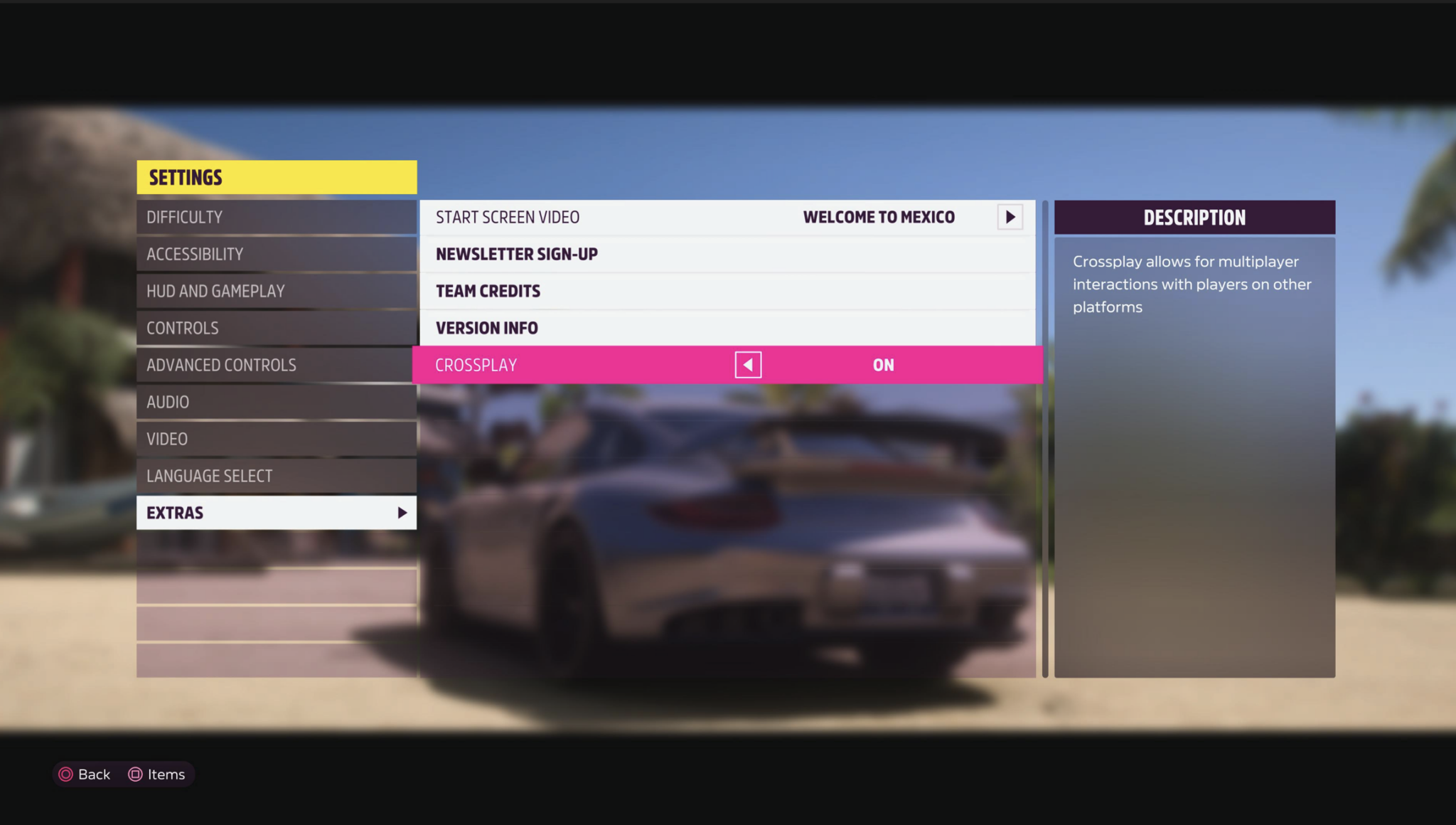Click the arrow beside the Extras menu entry
This screenshot has height=825, width=1456.
point(402,512)
